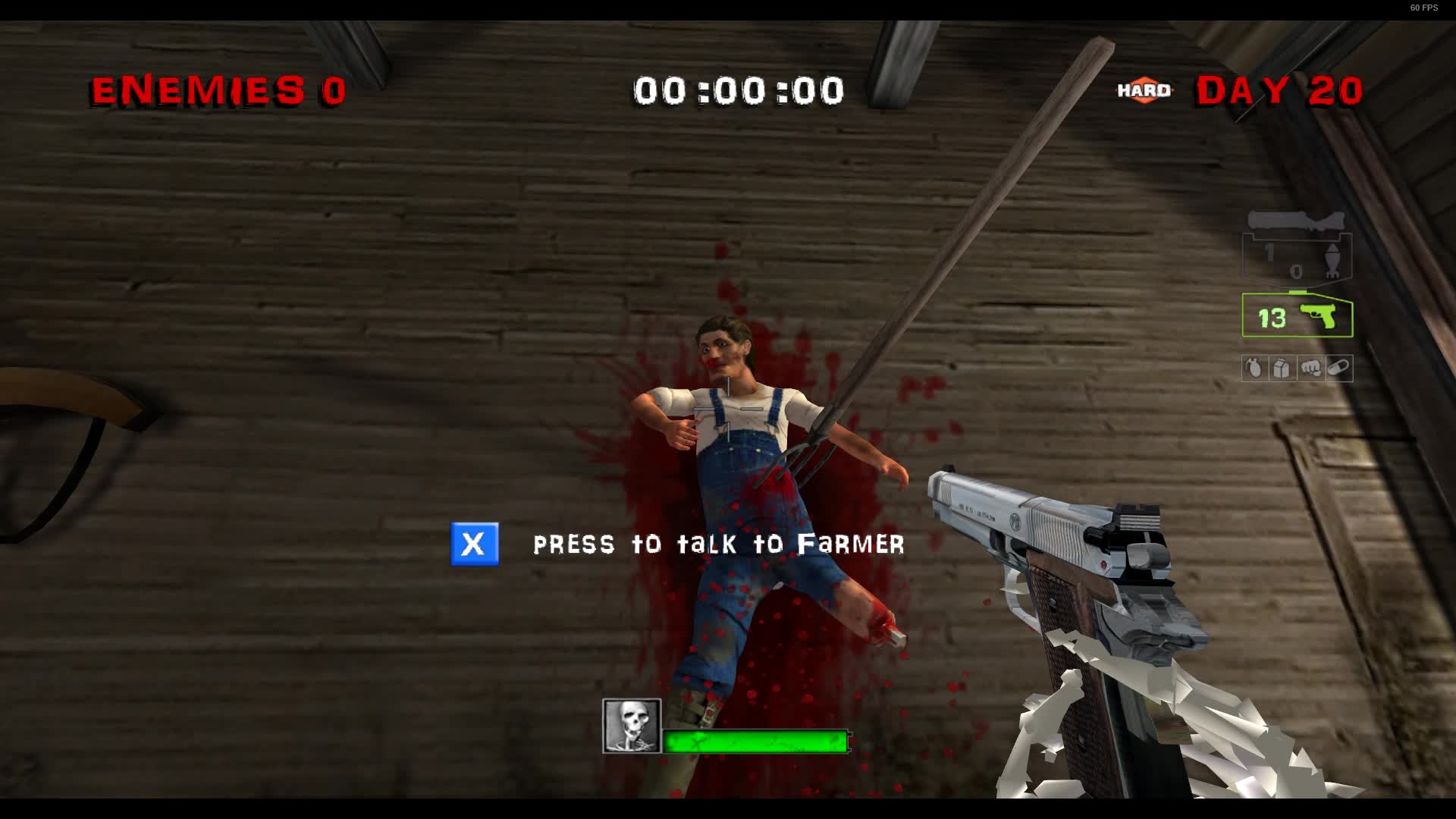Toggle the blue X interaction prompt

pyautogui.click(x=475, y=543)
